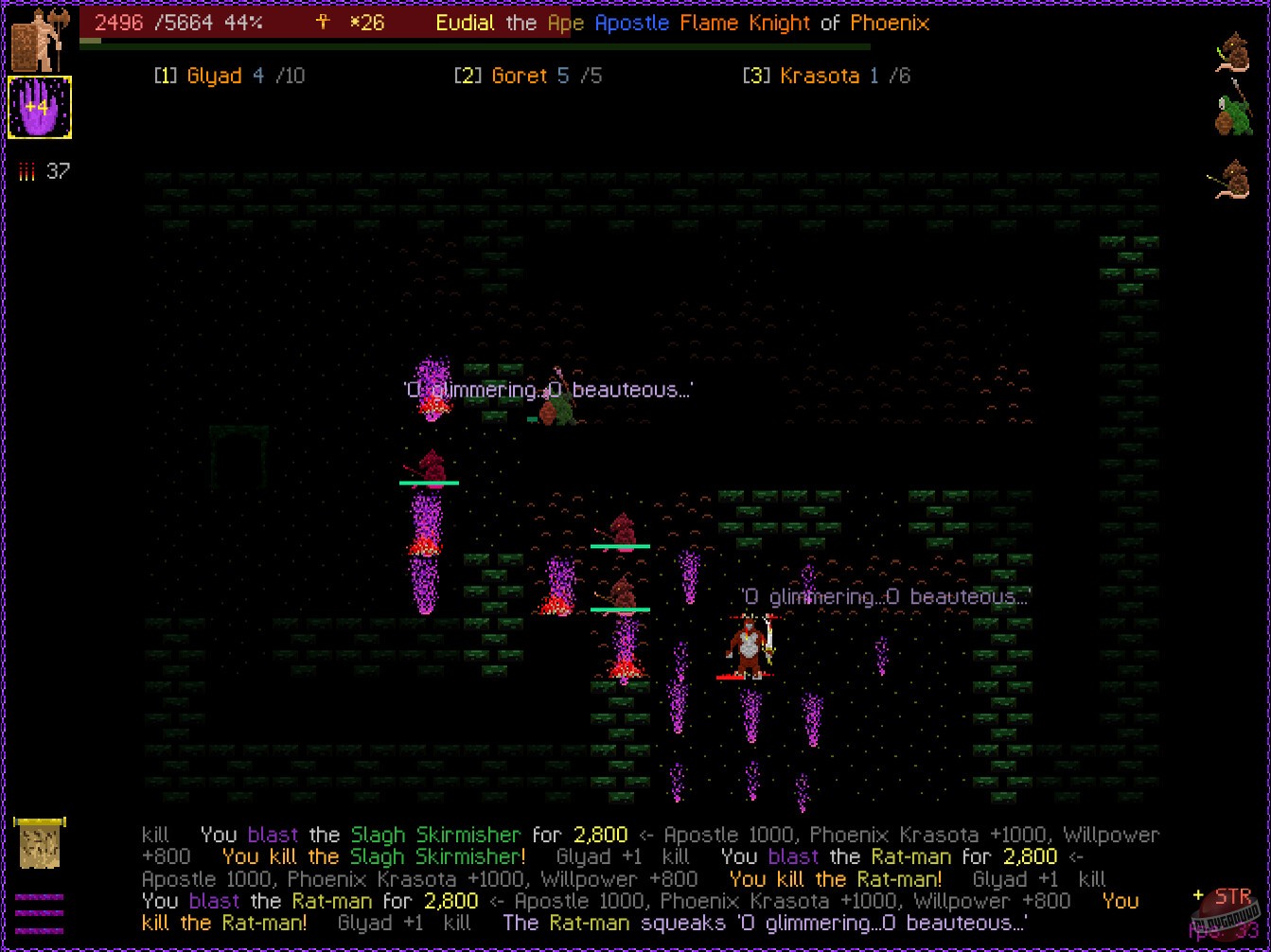Image resolution: width=1271 pixels, height=952 pixels.
Task: Select ability slot [1] Glyad
Action: [230, 76]
